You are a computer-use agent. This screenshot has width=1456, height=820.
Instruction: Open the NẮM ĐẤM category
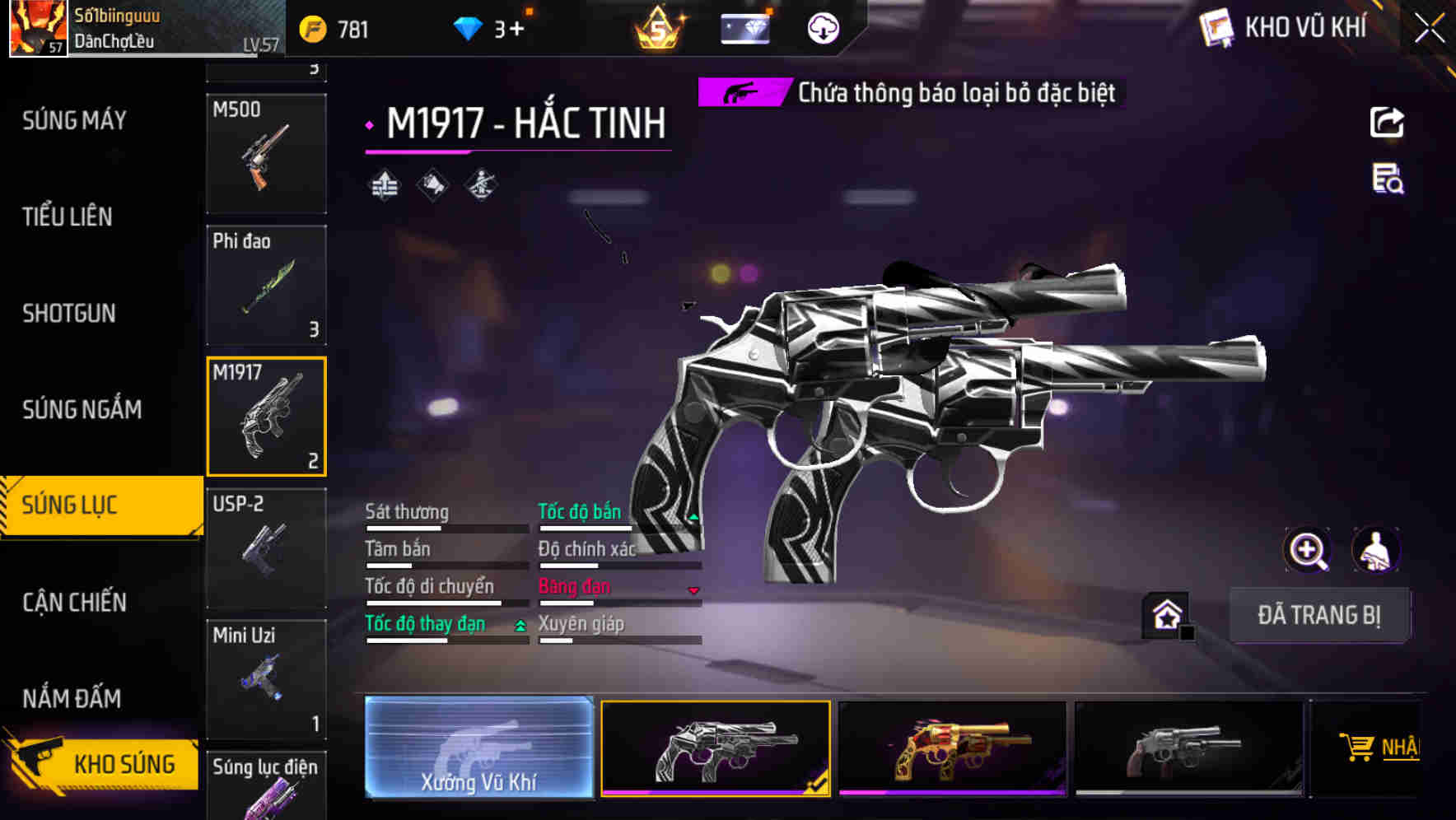tap(72, 699)
